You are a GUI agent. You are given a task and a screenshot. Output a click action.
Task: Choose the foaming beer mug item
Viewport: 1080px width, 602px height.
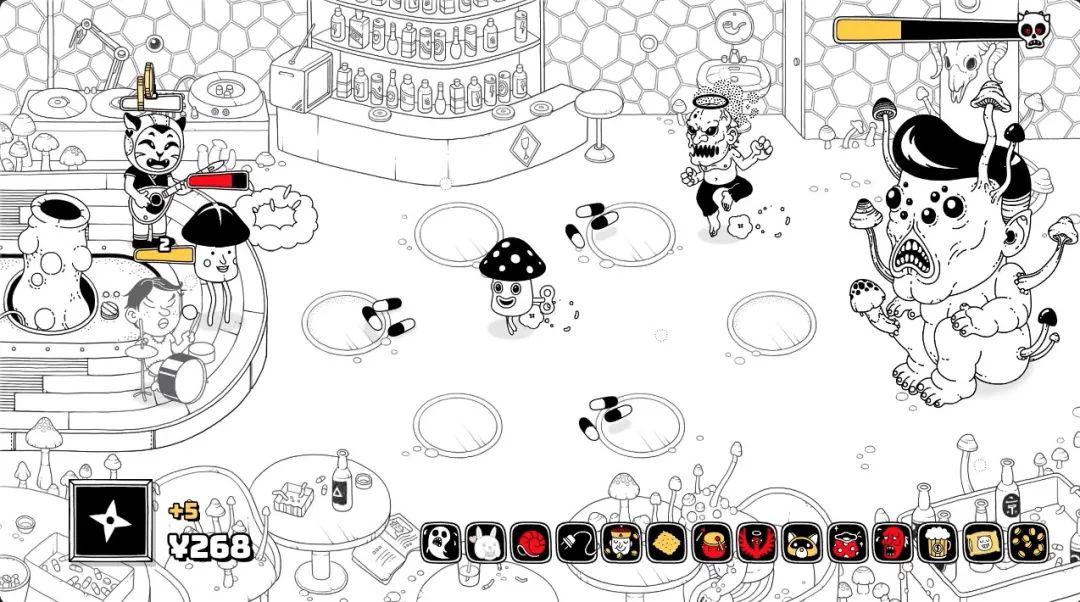coord(937,543)
